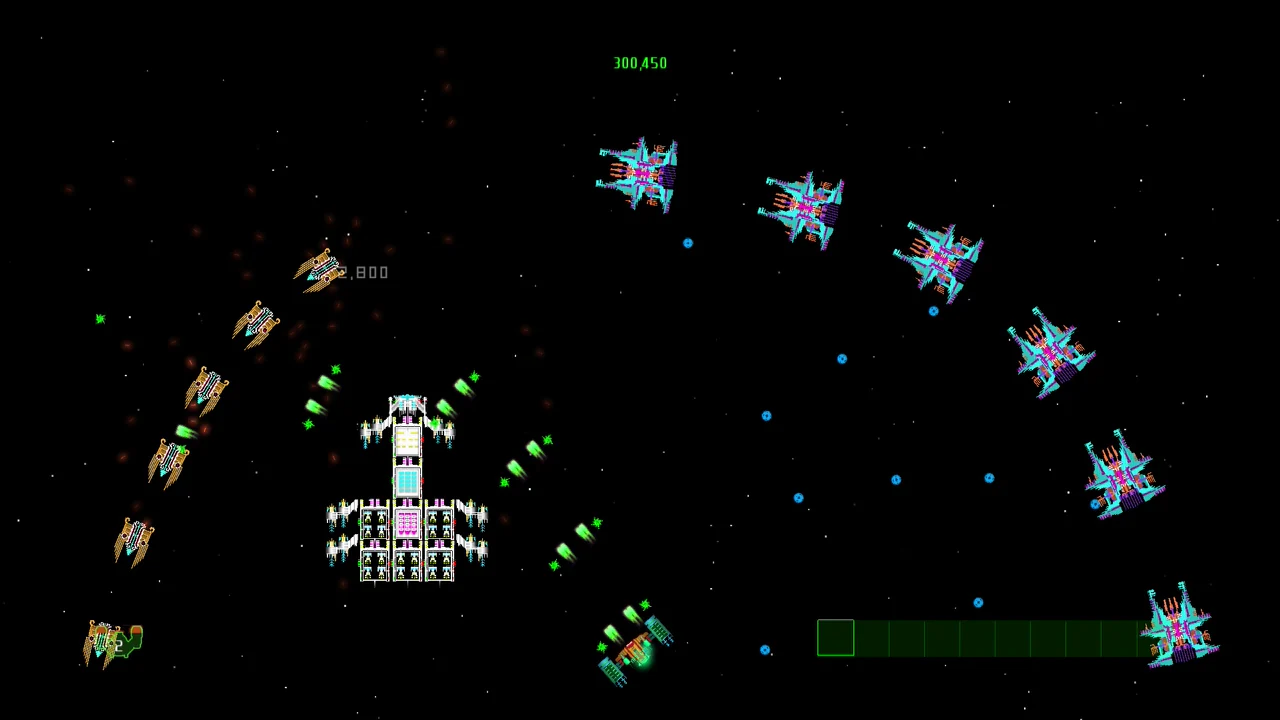Screen dimensions: 1280x720
Task: Click the gold fighter in the upper-left enemy column
Action: click(x=258, y=325)
